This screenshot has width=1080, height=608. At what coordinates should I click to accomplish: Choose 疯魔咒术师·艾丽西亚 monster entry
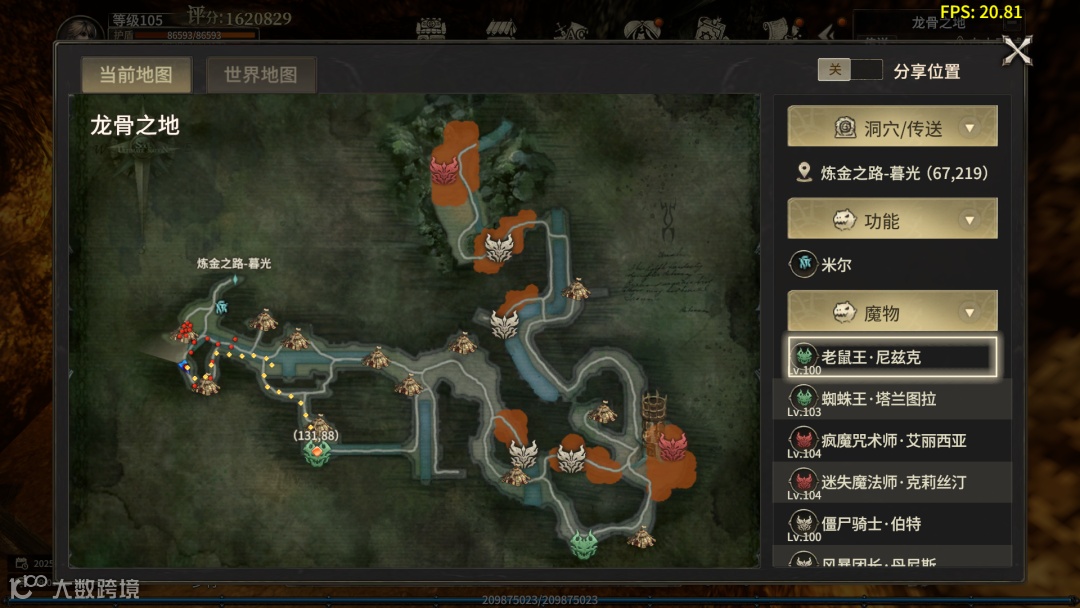(892, 441)
